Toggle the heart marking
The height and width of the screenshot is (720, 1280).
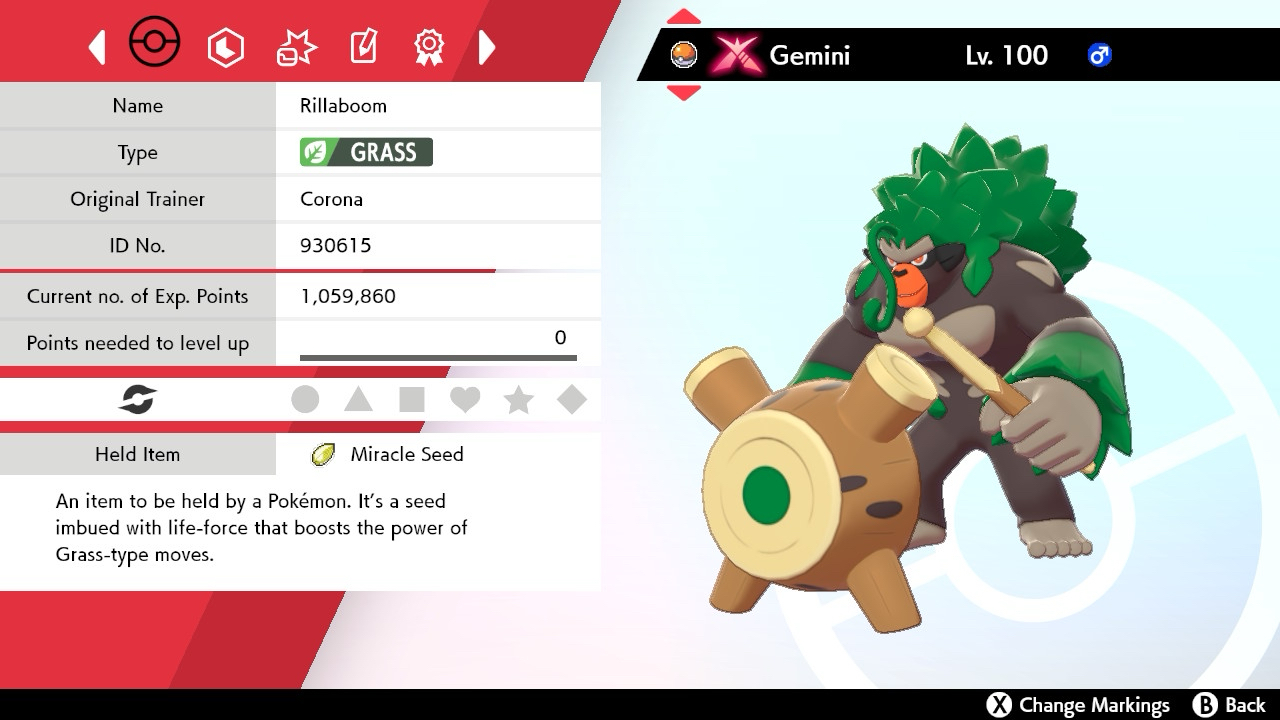click(465, 400)
